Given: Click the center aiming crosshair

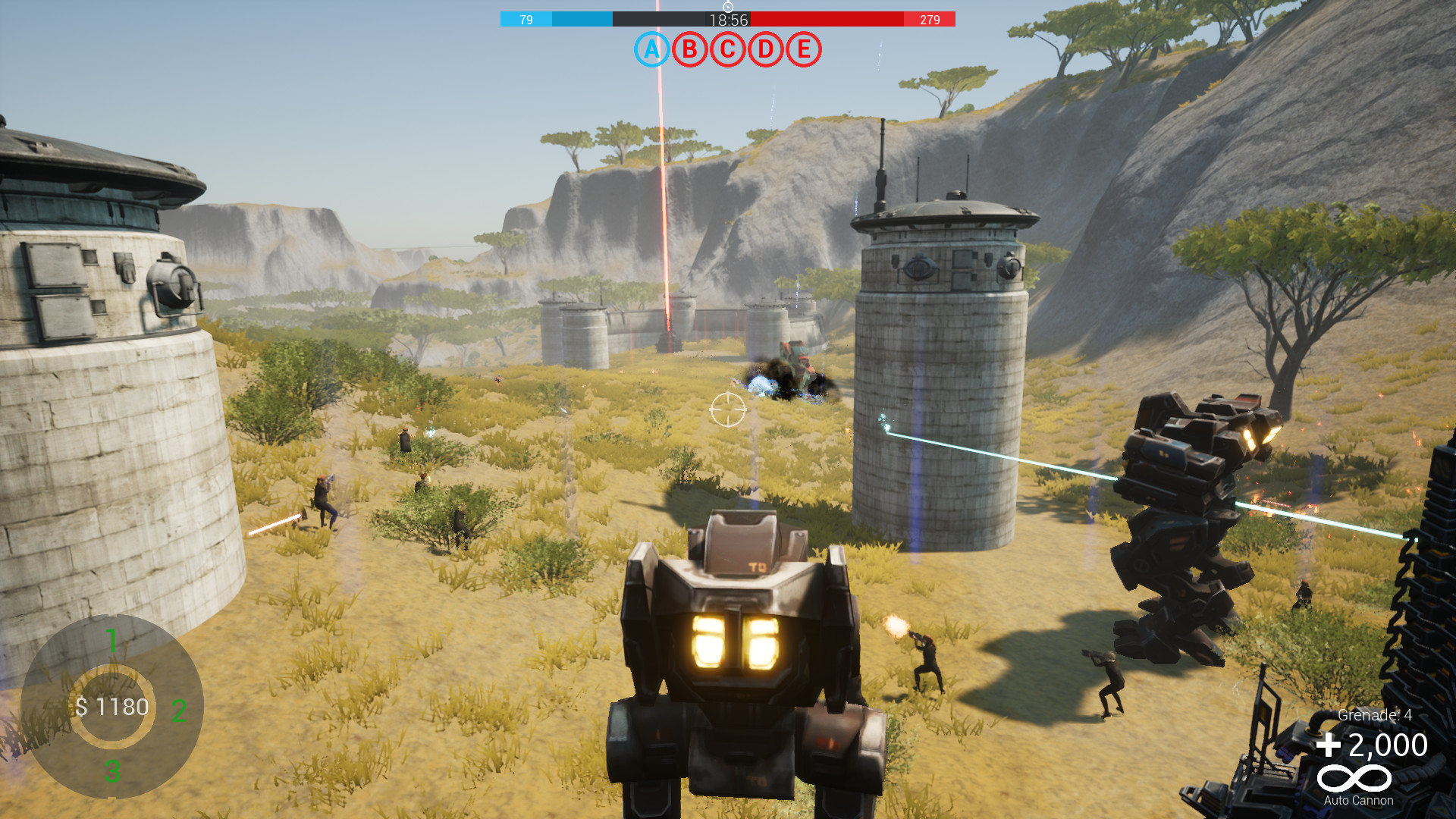Looking at the screenshot, I should click(730, 408).
